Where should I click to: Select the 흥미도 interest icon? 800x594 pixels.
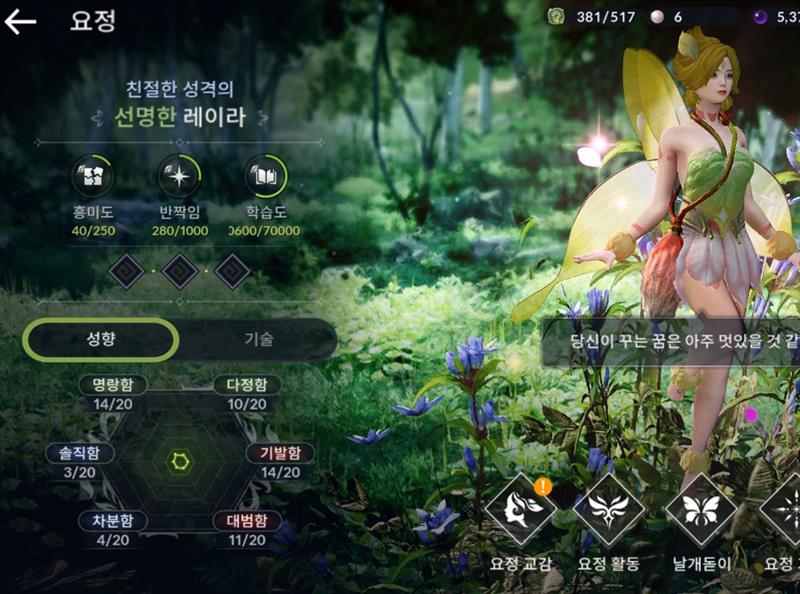tap(92, 176)
